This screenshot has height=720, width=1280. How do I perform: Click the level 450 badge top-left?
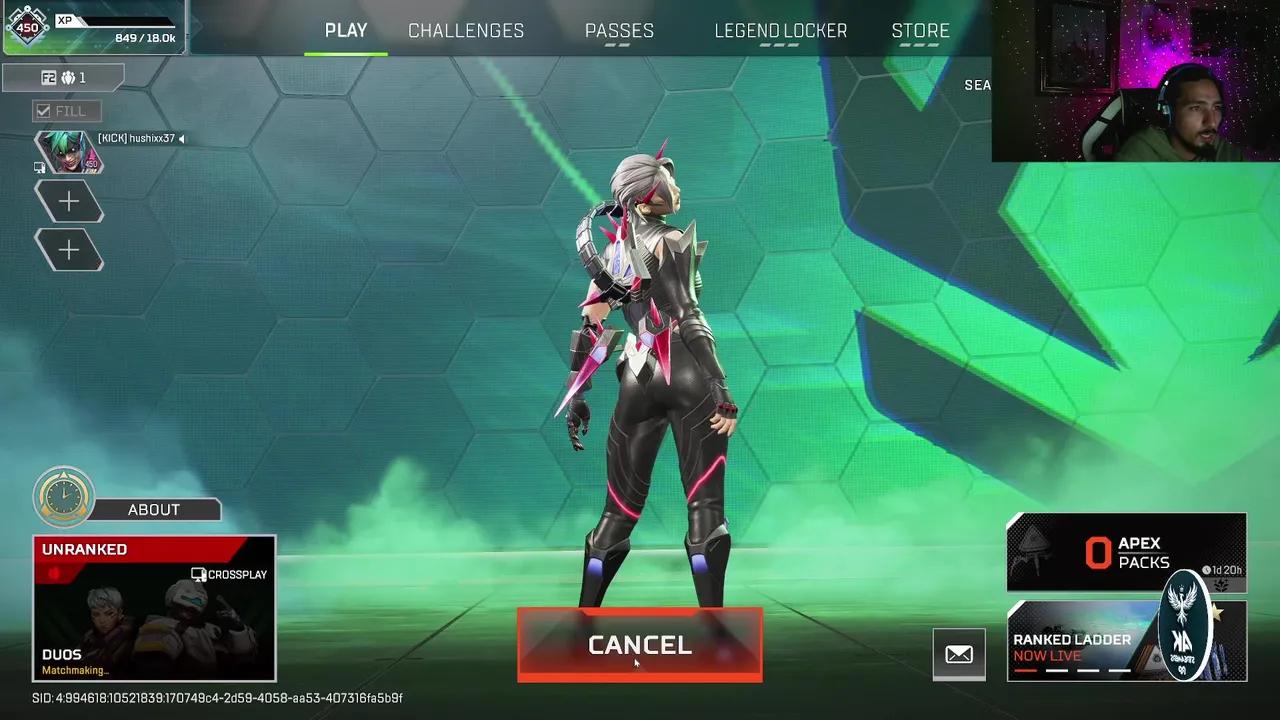(28, 28)
